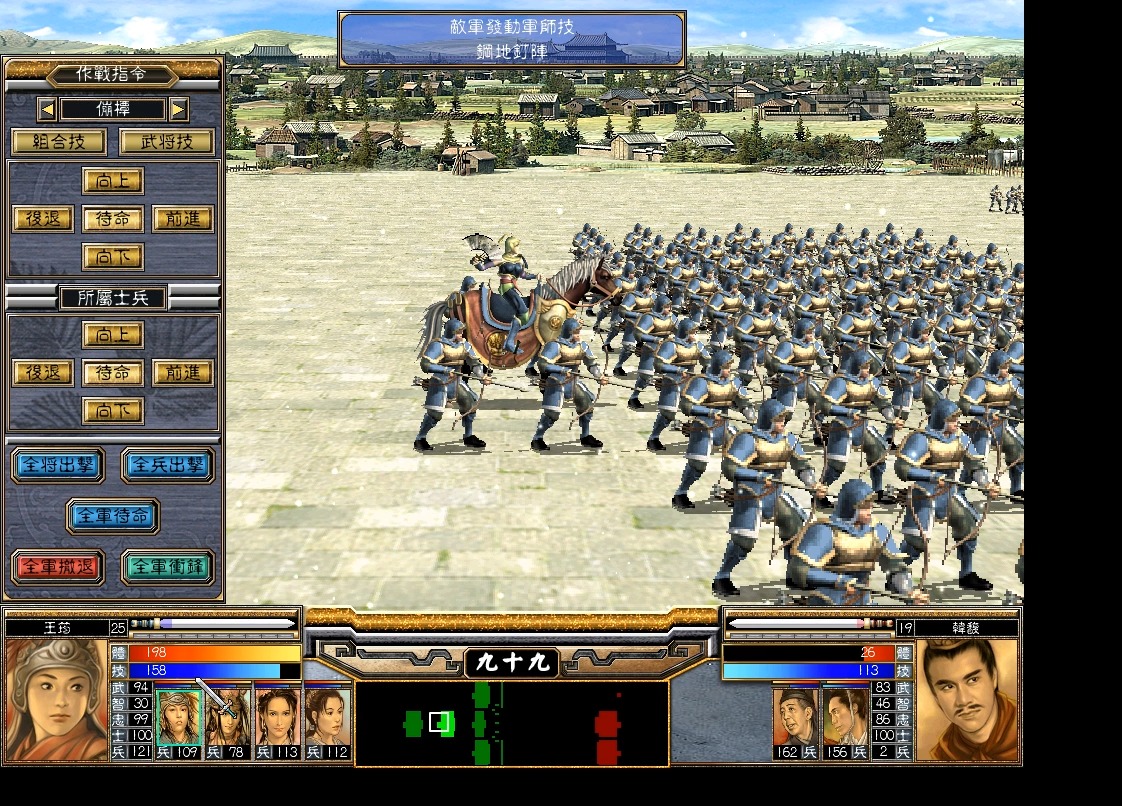Choose the sub-general portrait with 113 troops

pos(278,716)
